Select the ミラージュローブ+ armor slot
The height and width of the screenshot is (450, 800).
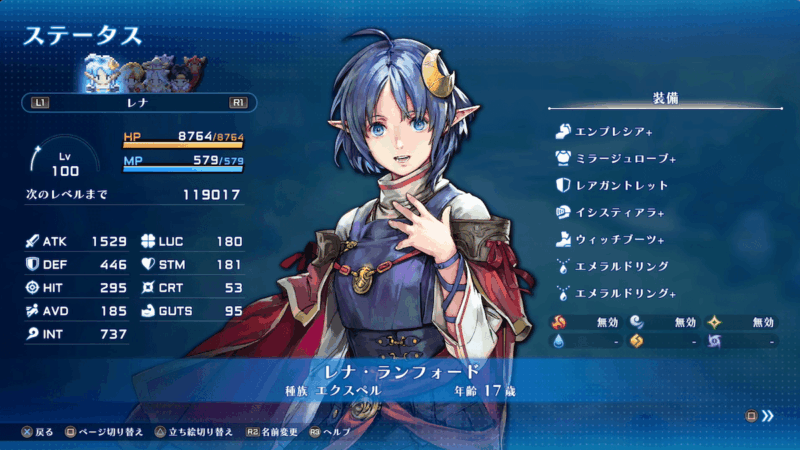pos(616,158)
